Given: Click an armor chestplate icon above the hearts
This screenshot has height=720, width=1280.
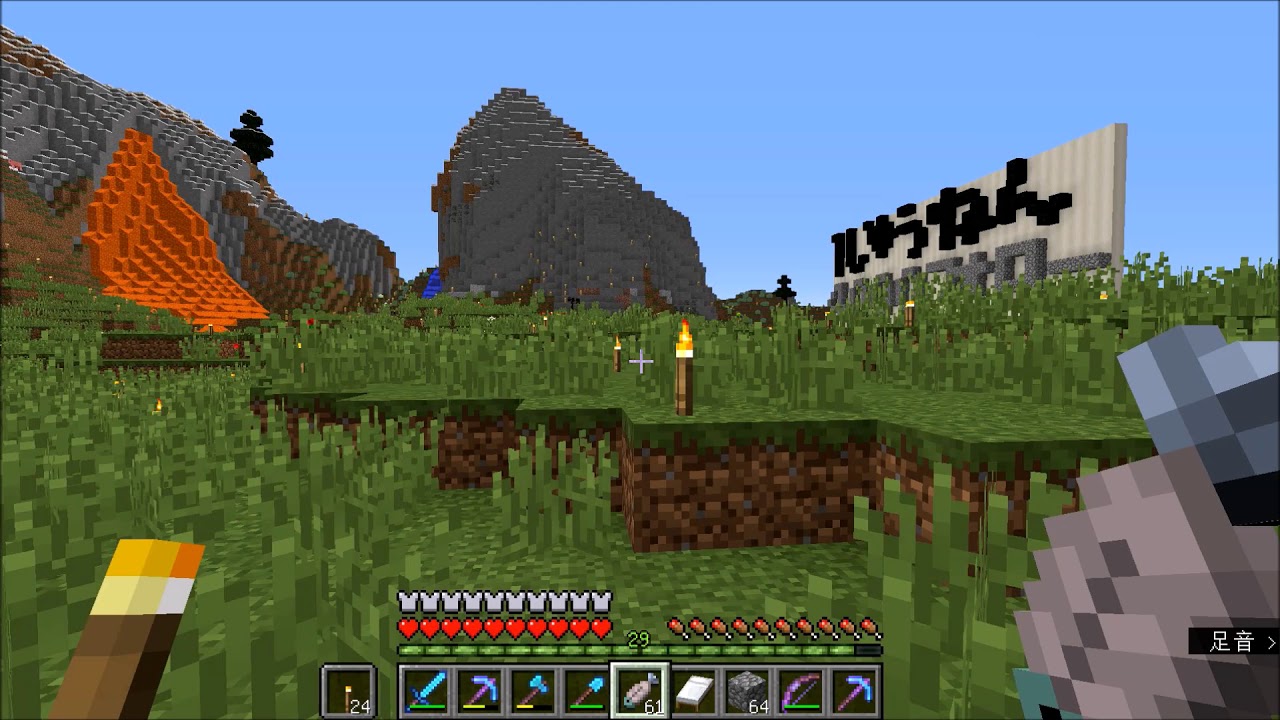Looking at the screenshot, I should pyautogui.click(x=409, y=601).
